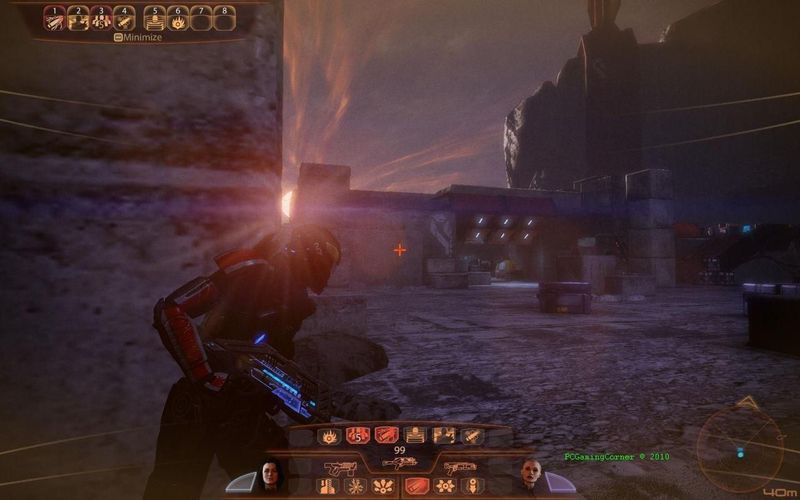Switch to the left squadmate's pistol
Screen dimensions: 800x500
(x=341, y=466)
